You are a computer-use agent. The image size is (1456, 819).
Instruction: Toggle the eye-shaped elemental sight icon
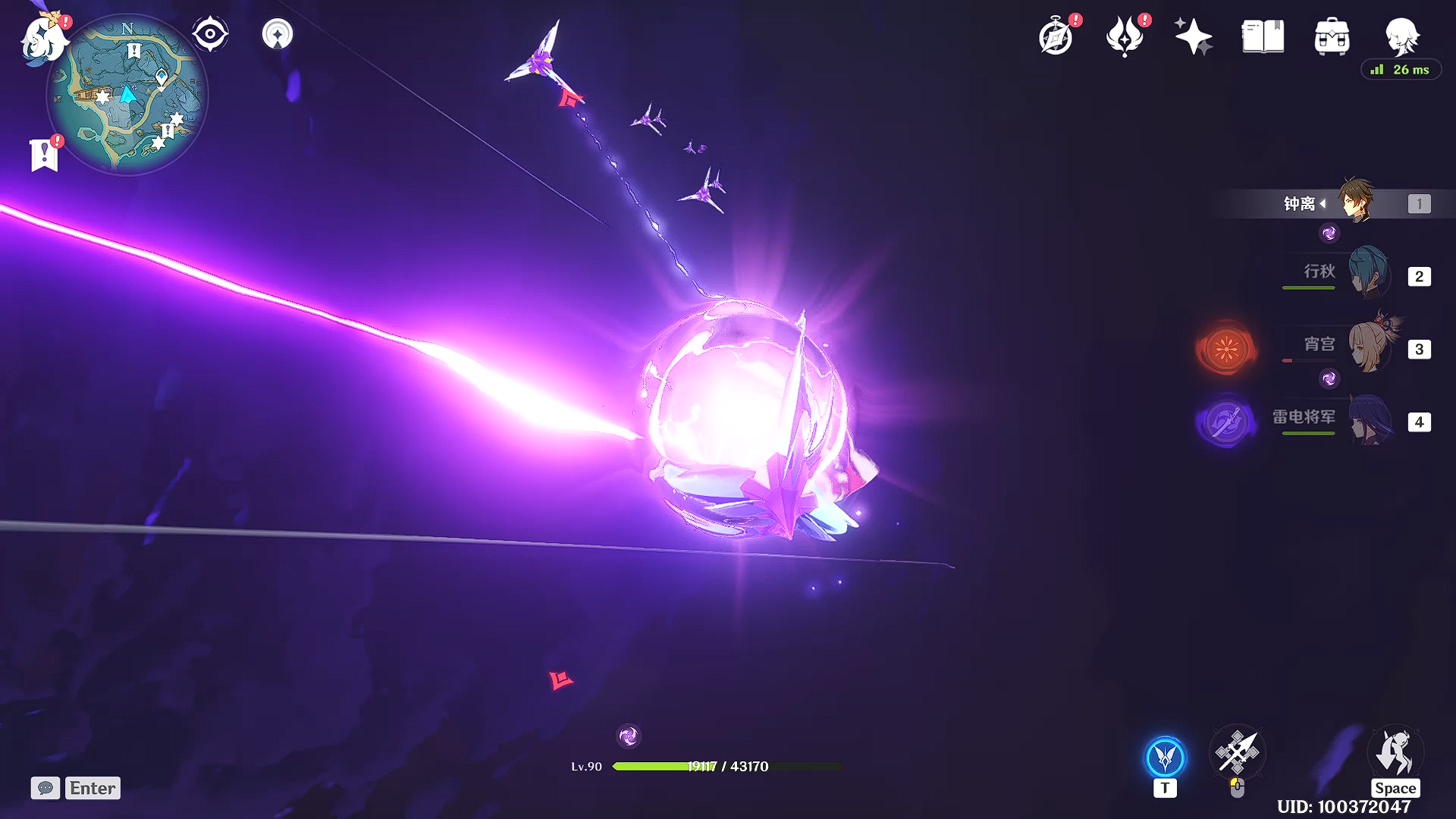(210, 34)
